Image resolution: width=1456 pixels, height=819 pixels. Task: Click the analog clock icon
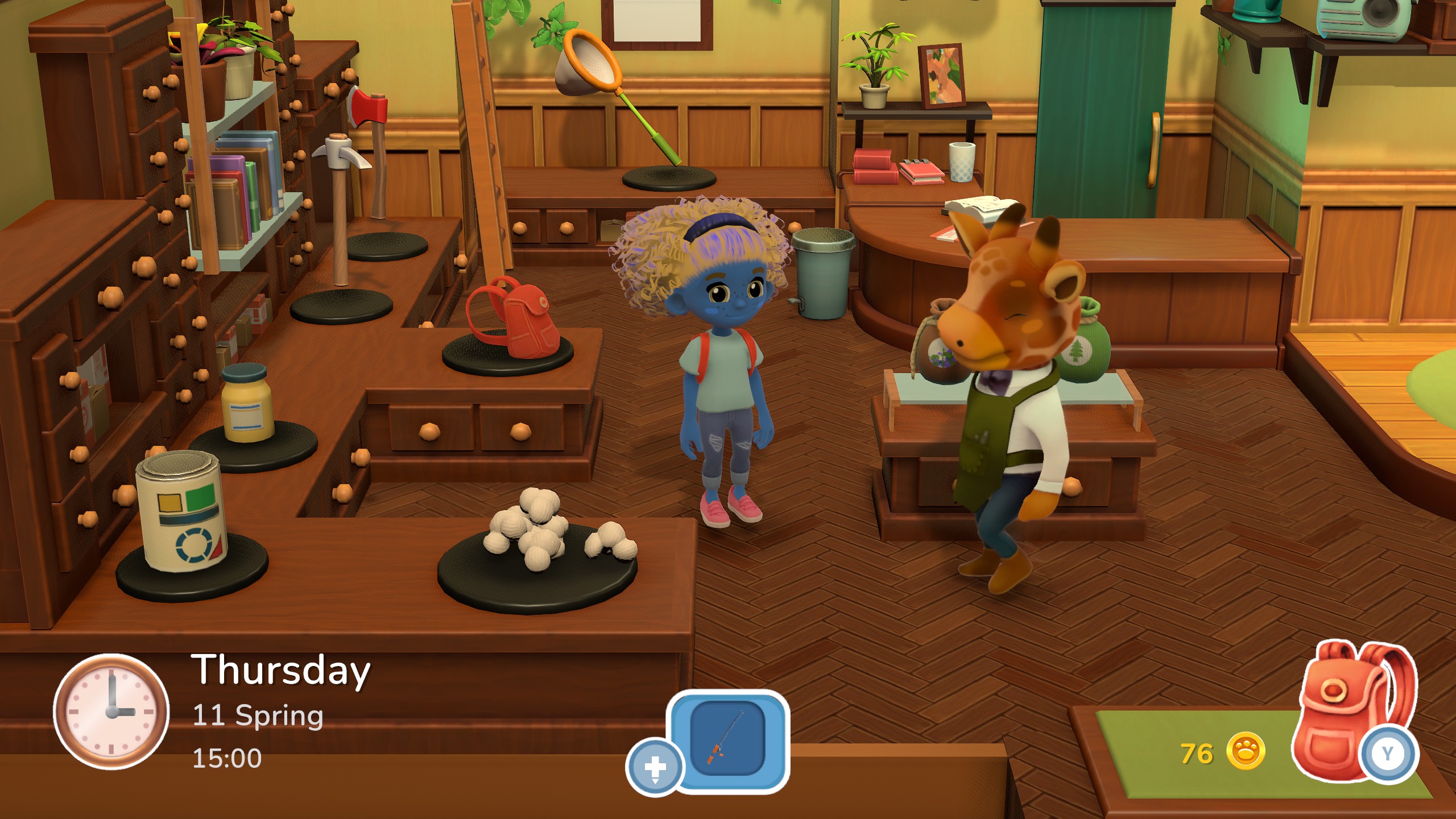111,712
